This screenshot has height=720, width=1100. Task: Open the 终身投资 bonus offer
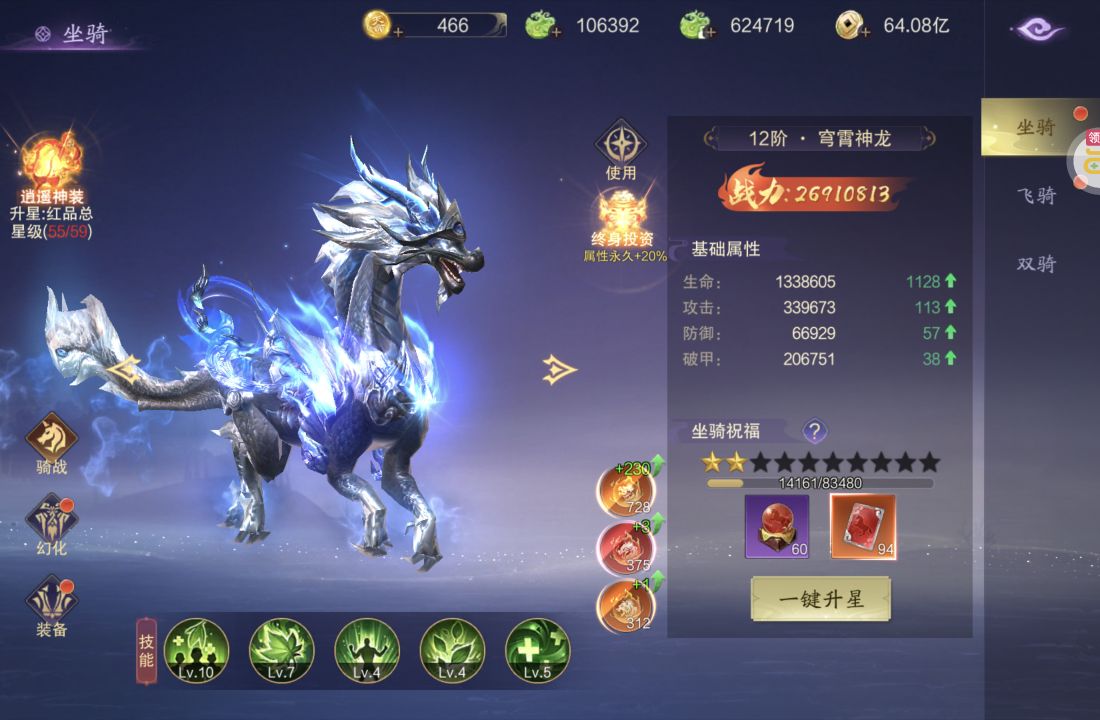624,215
